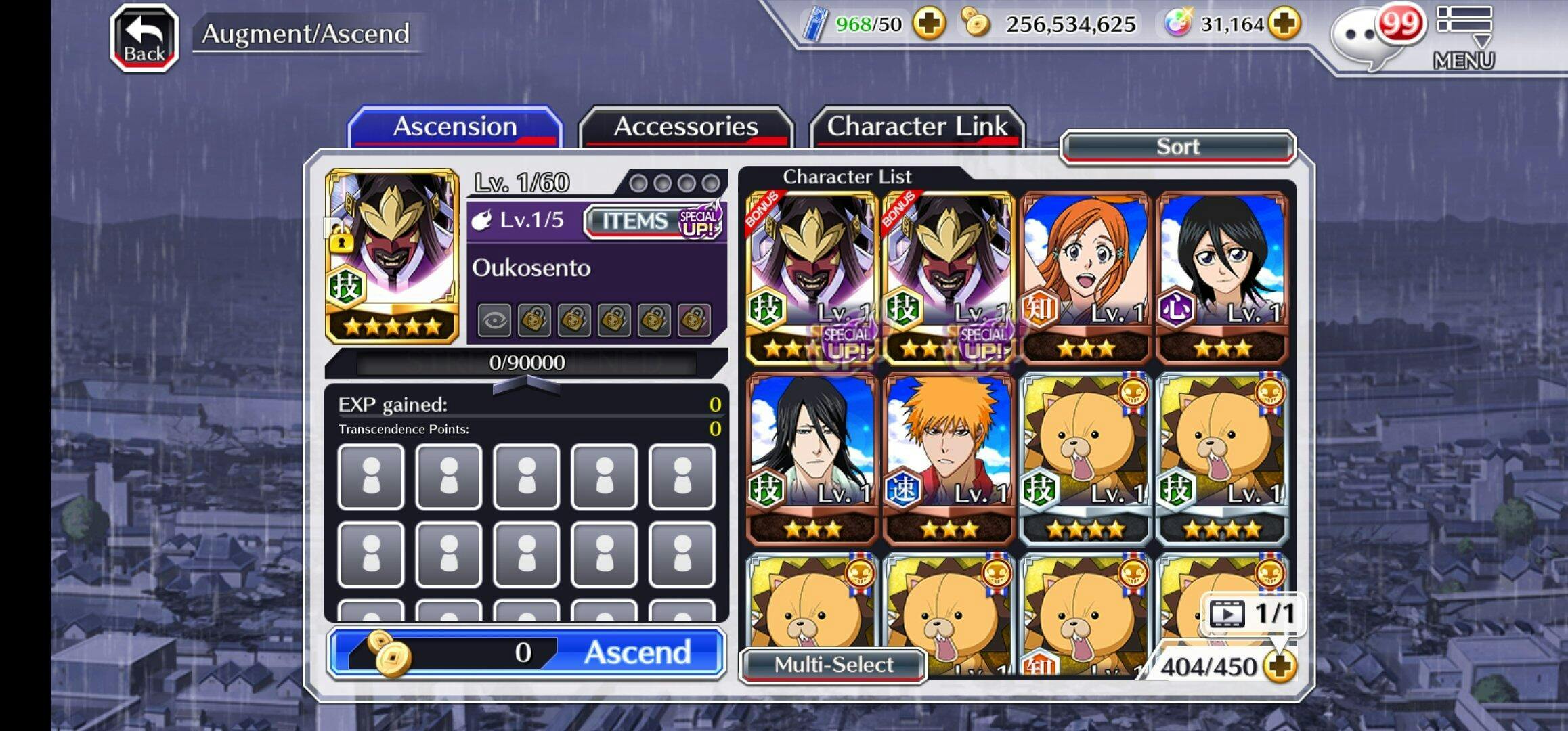This screenshot has width=1568, height=731.
Task: Open the Sort options
Action: coord(1177,147)
